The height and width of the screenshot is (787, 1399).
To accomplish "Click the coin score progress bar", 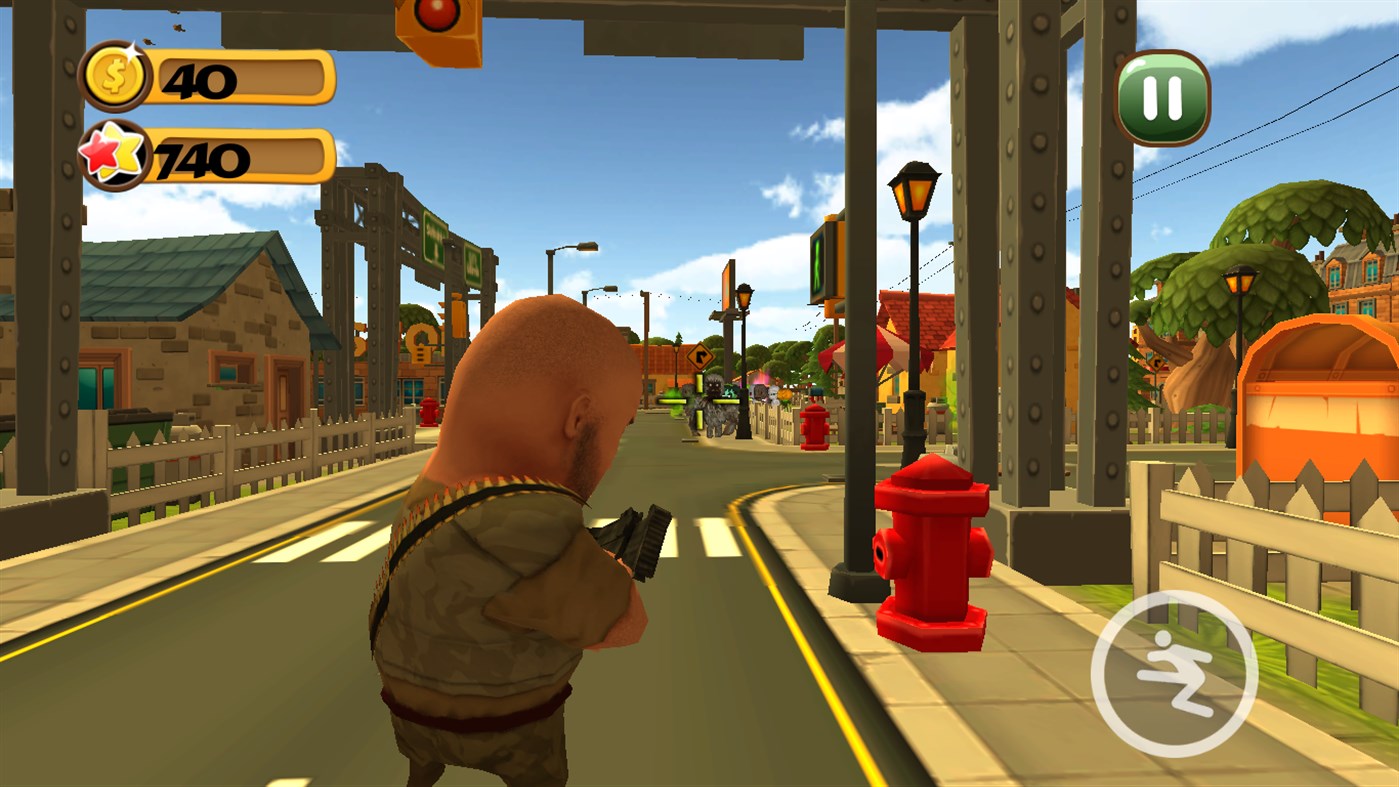I will (x=240, y=73).
